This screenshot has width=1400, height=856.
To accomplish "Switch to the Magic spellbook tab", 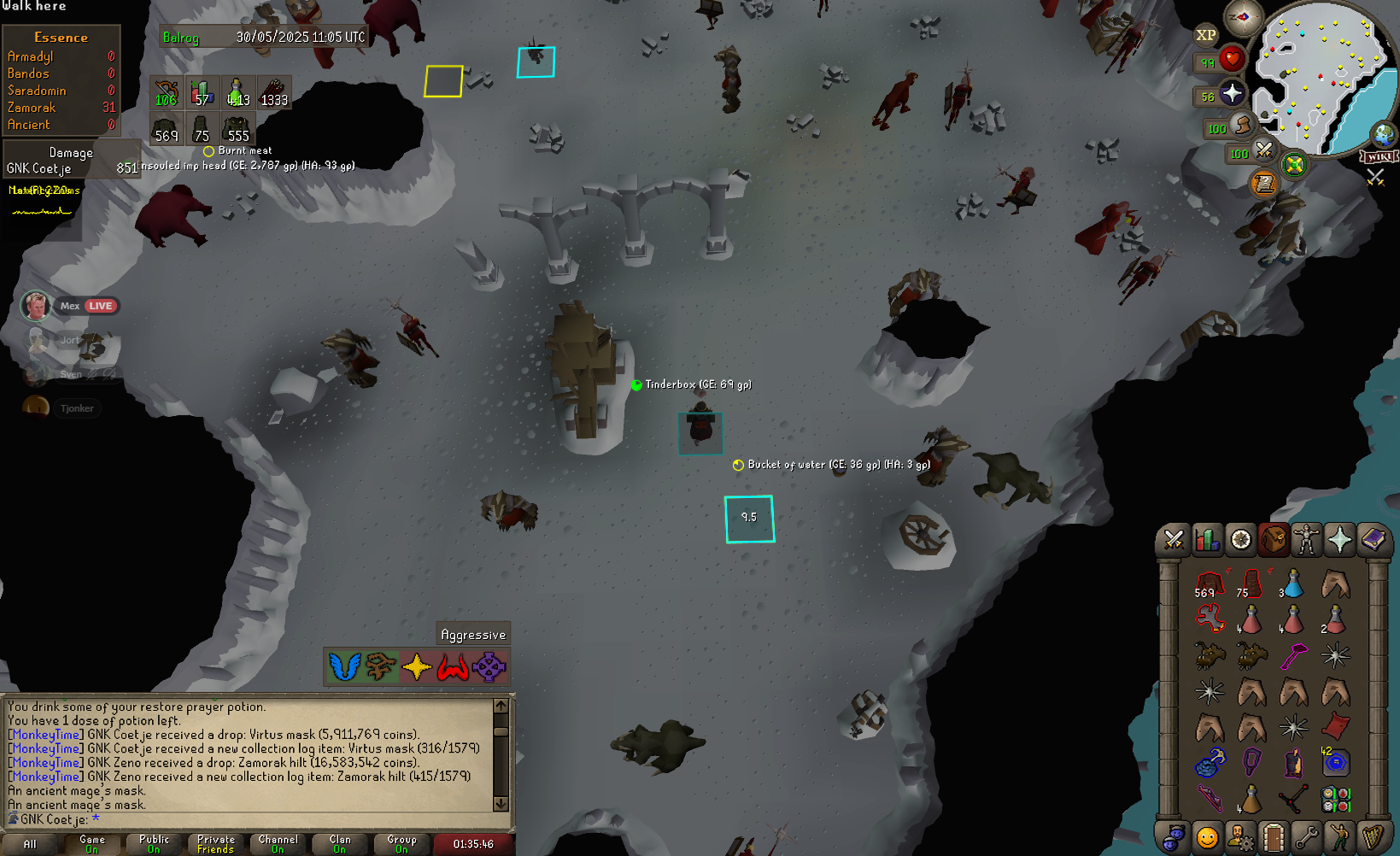I will point(1373,540).
